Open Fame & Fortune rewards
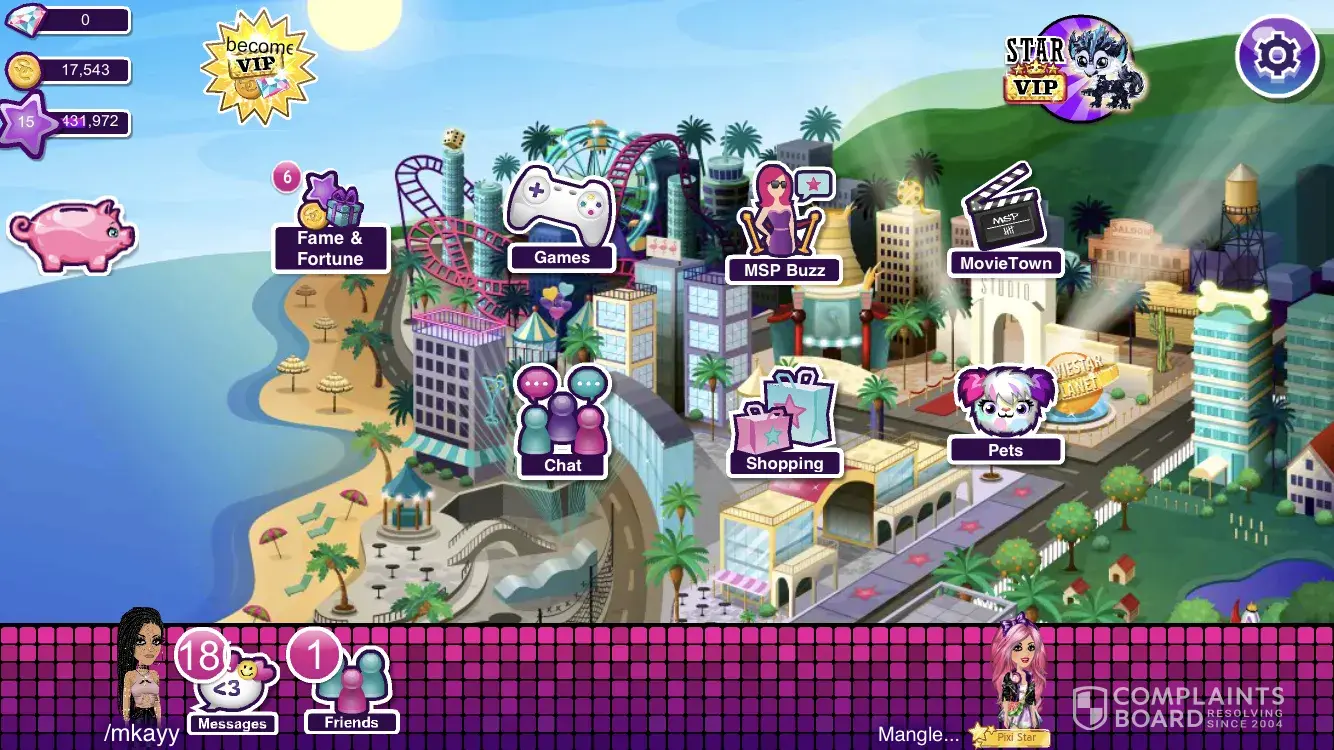The height and width of the screenshot is (750, 1334). pos(330,225)
